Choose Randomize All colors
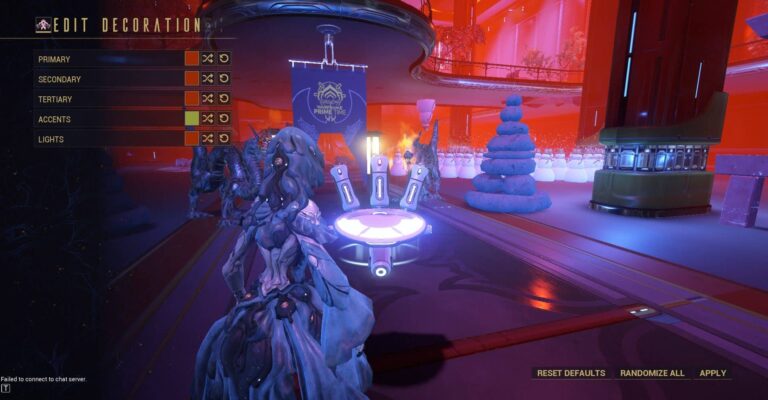Viewport: 768px width, 400px height. 652,373
